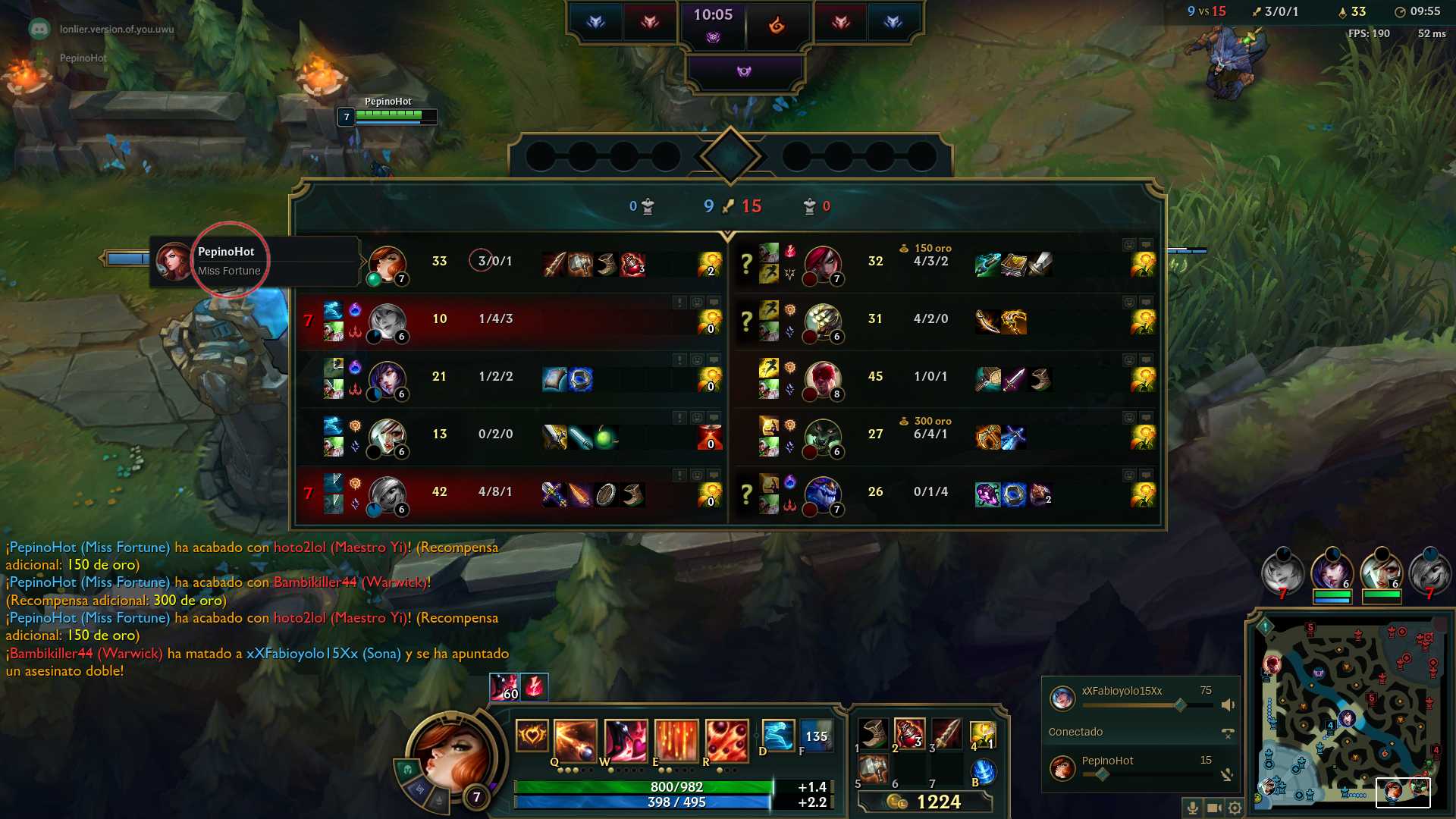This screenshot has height=819, width=1456.
Task: Toggle the microphone button in voice panel
Action: pyautogui.click(x=1192, y=808)
